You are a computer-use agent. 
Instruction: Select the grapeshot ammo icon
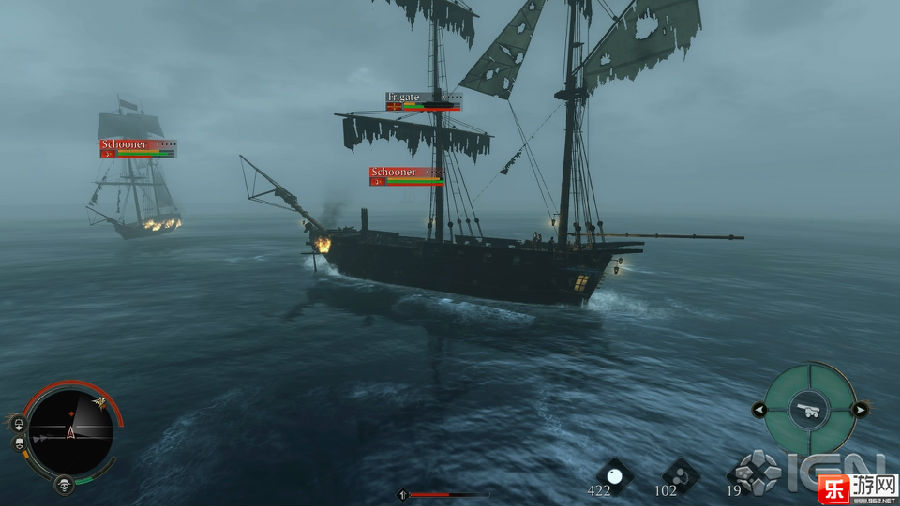(680, 474)
